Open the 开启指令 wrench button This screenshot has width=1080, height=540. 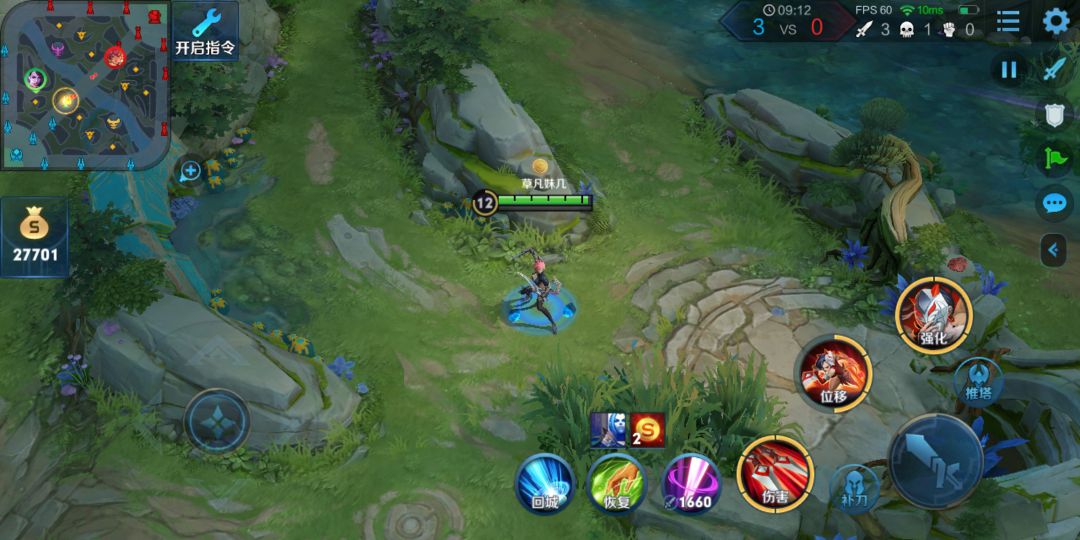click(x=205, y=31)
